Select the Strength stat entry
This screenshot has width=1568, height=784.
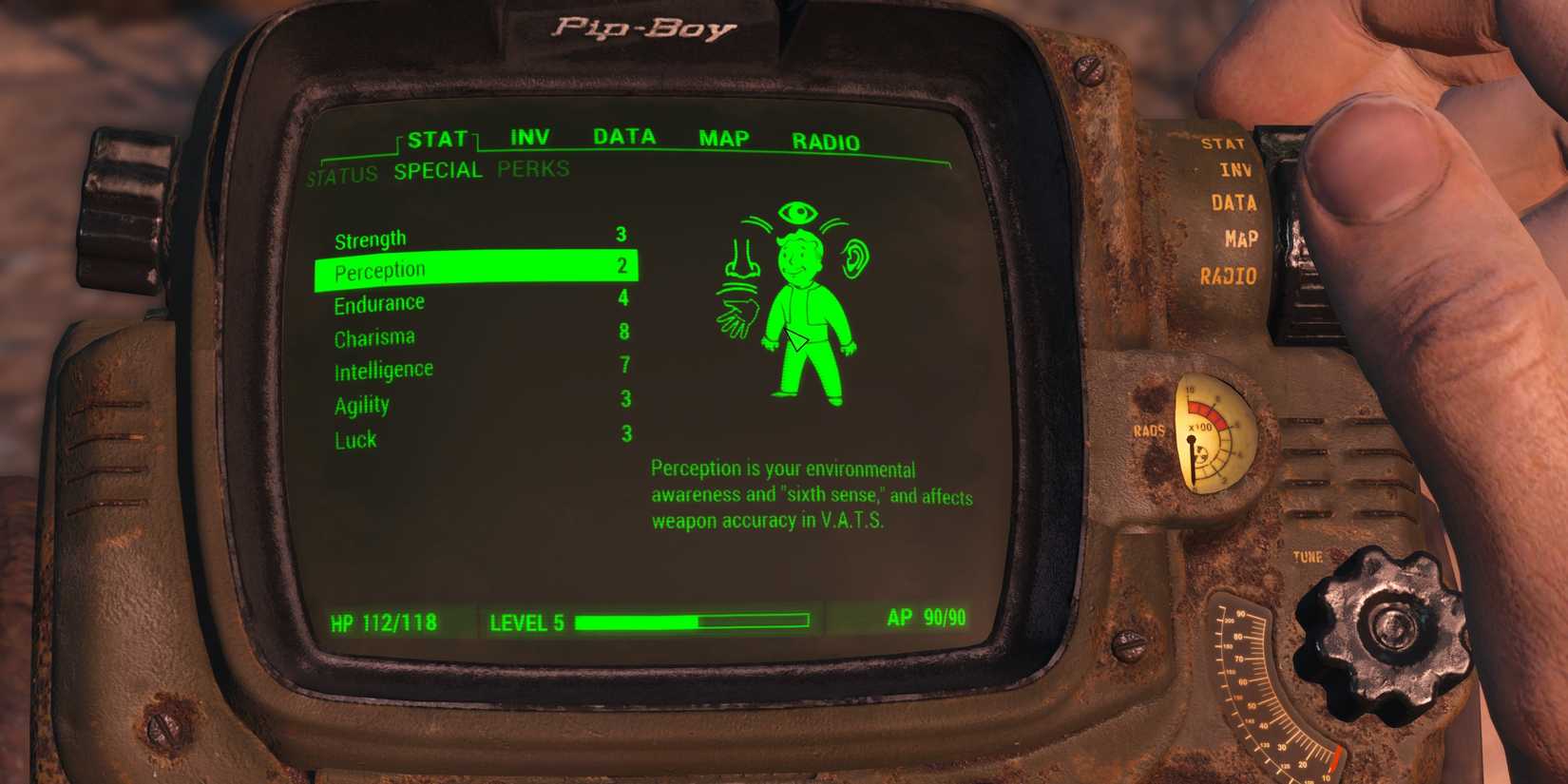(x=370, y=238)
